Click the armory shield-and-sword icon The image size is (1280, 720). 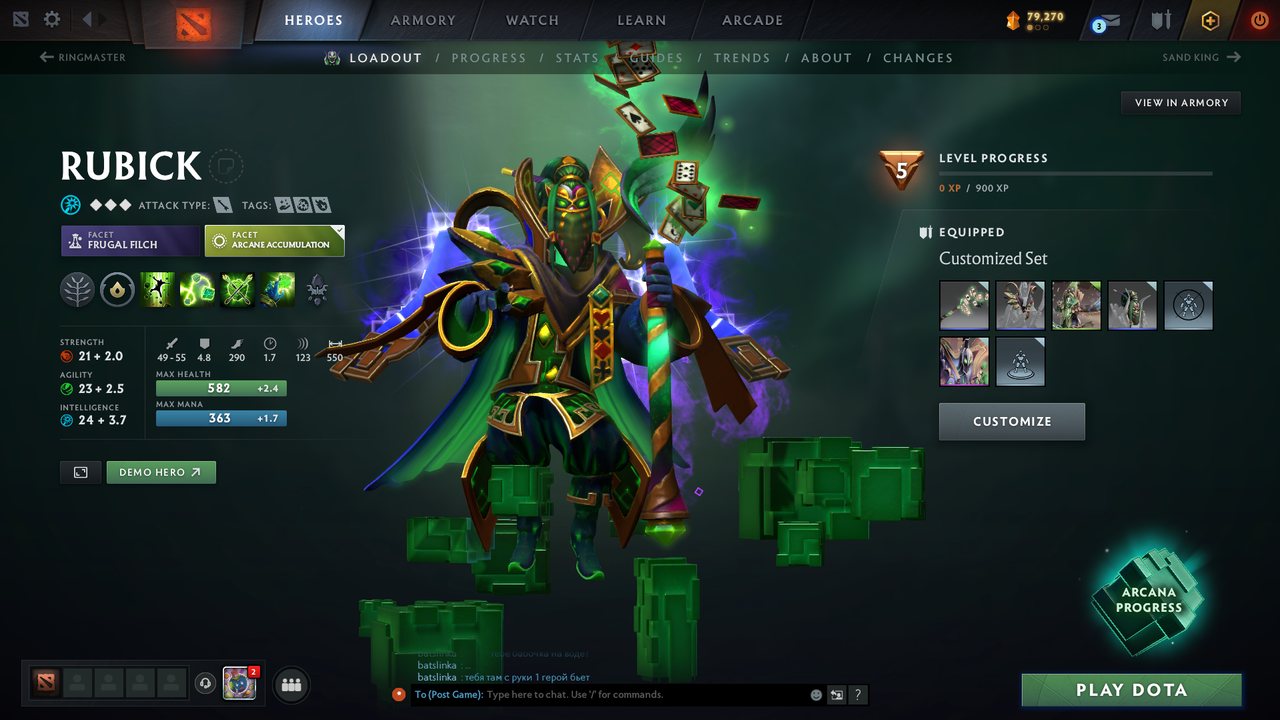click(x=1162, y=20)
